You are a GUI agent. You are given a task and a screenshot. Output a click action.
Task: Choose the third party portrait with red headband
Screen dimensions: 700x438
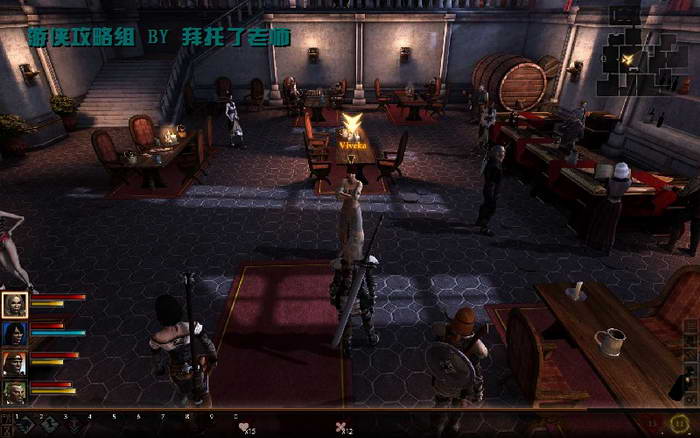coord(15,362)
